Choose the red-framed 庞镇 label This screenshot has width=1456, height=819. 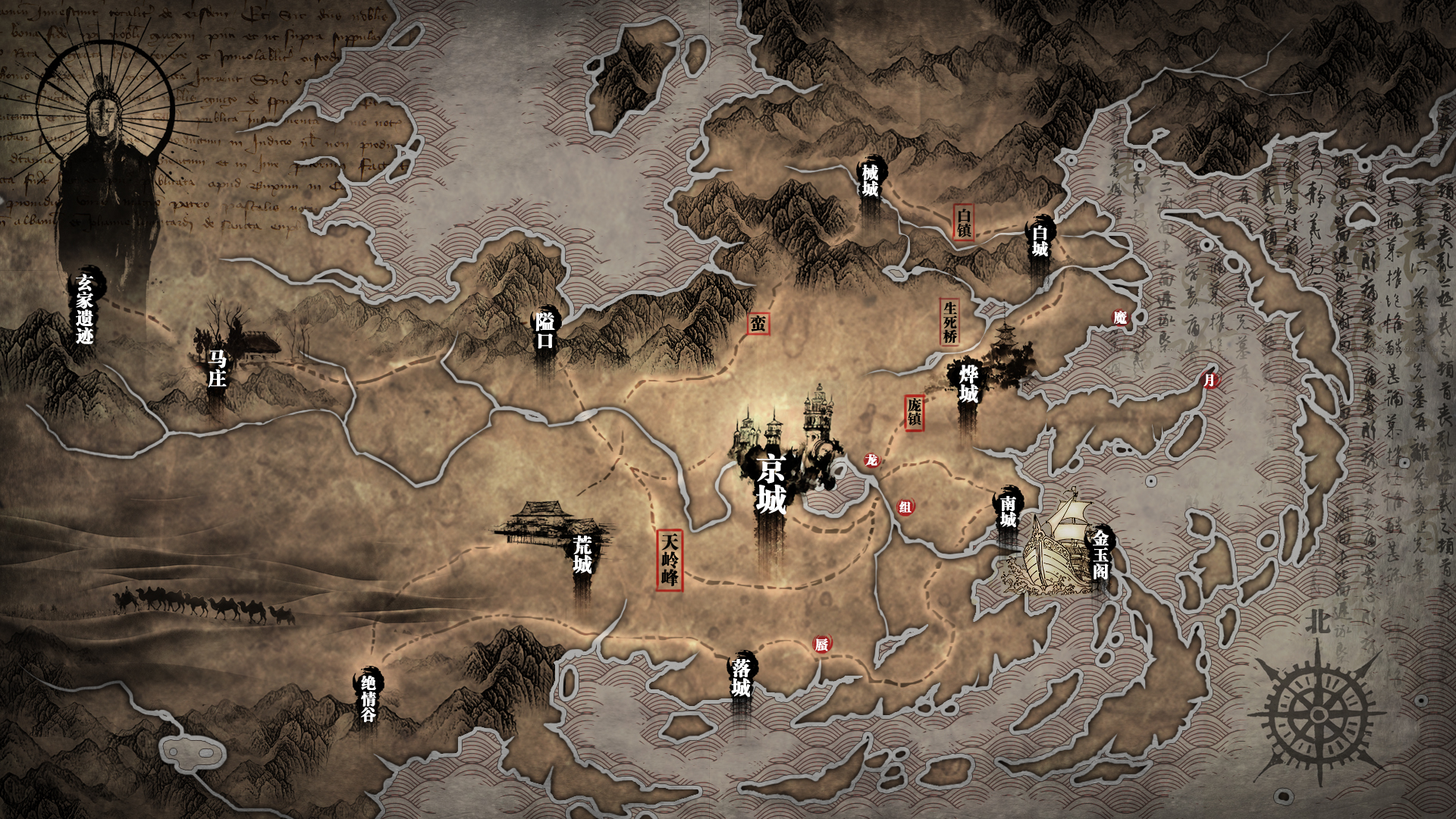click(915, 413)
